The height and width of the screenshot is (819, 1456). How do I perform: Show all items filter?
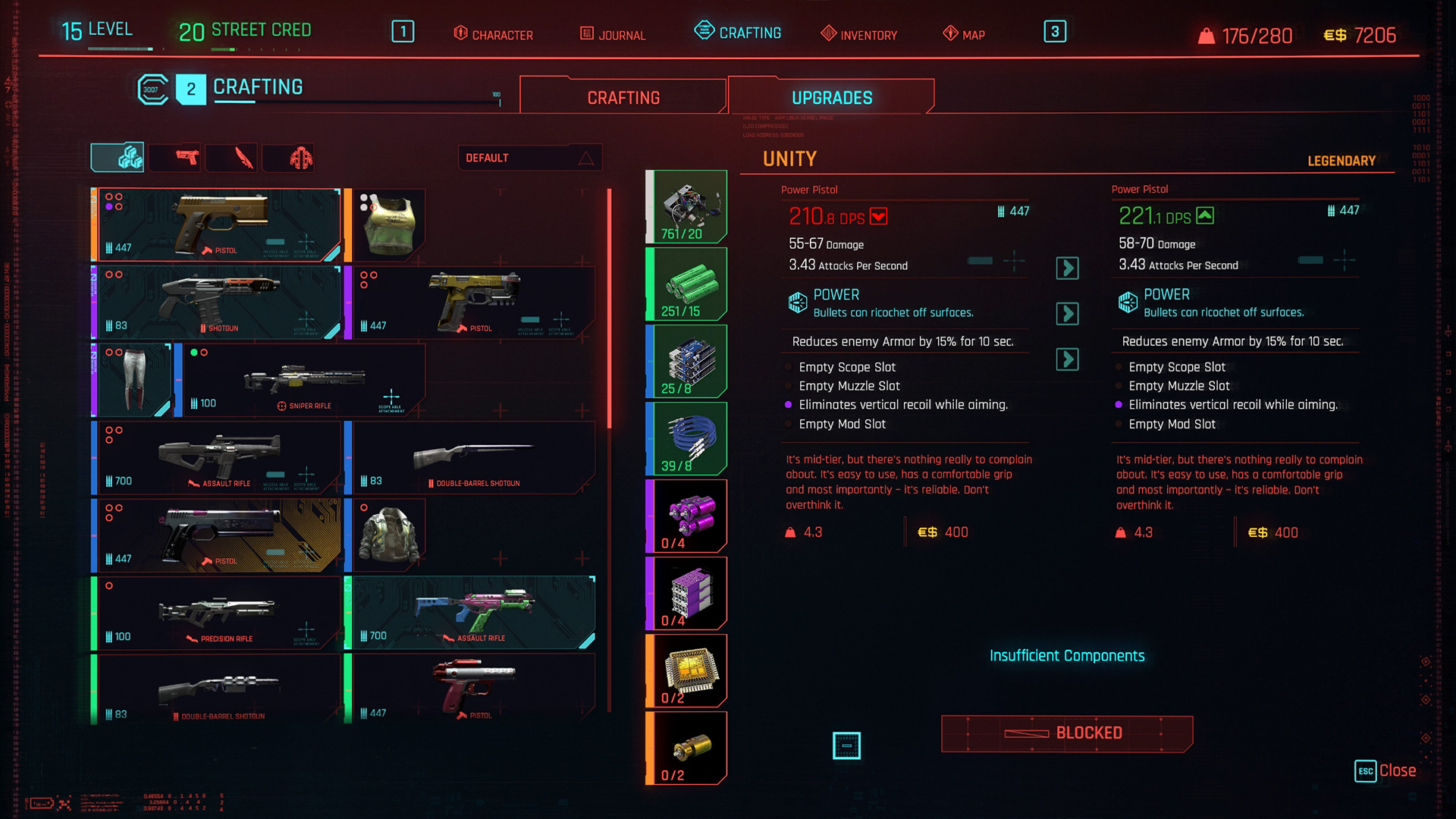(118, 158)
